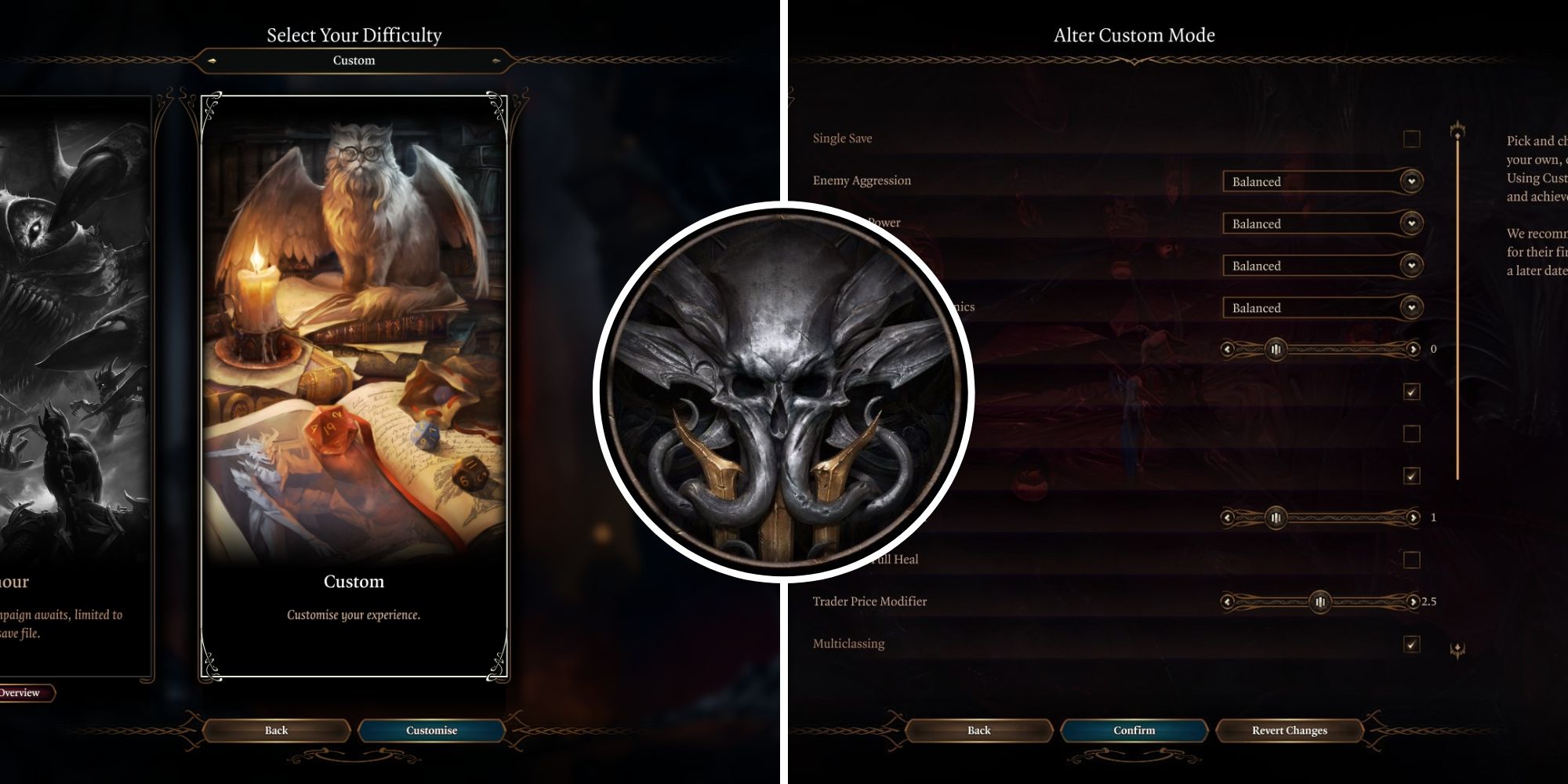Enable the Full Heal checkbox
This screenshot has height=784, width=1568.
coord(1413,559)
